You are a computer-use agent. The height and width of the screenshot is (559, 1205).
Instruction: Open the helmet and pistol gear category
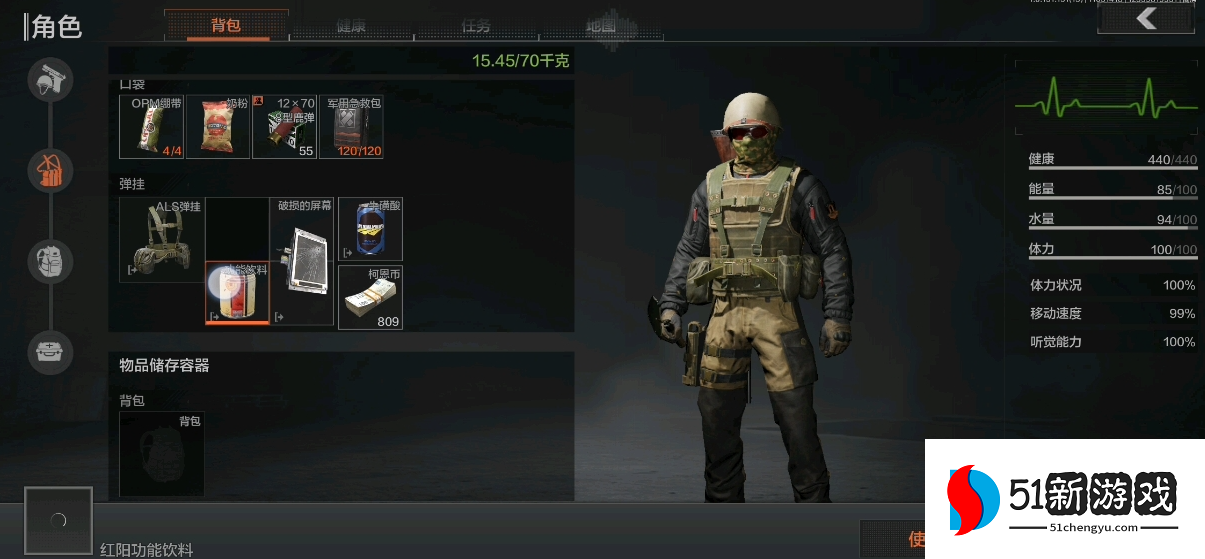[50, 80]
